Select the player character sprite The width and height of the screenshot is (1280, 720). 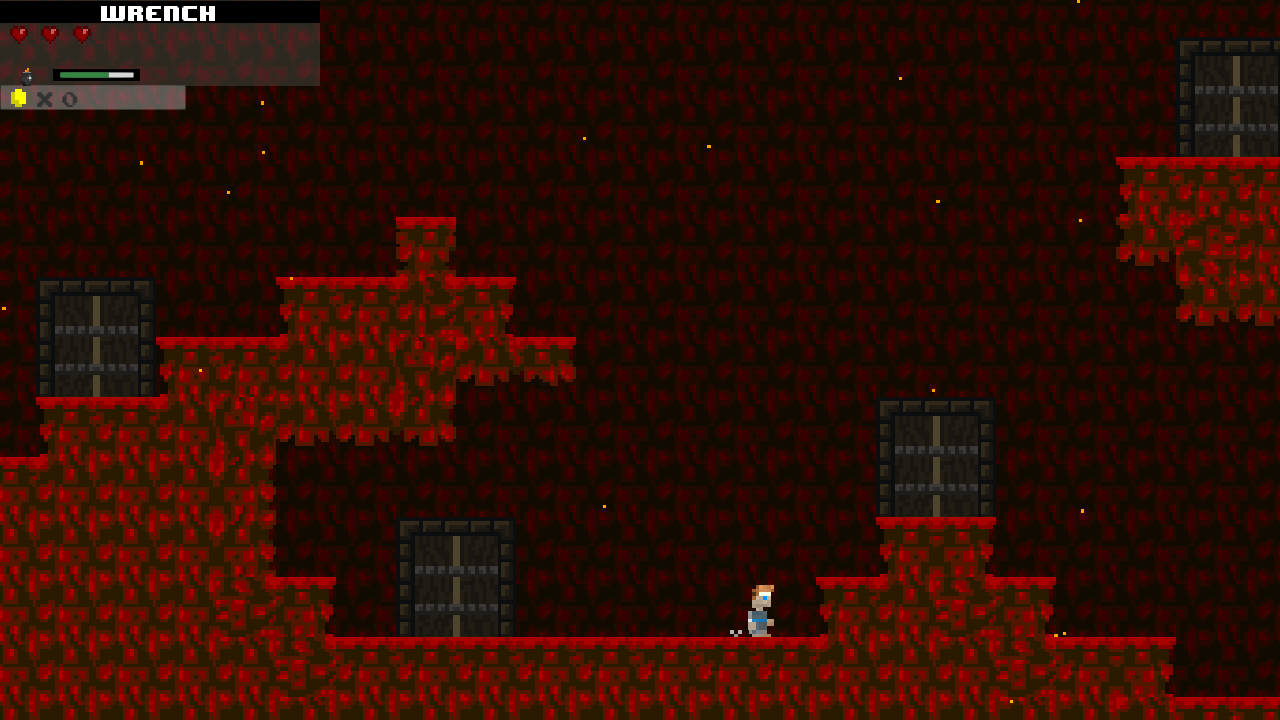[x=760, y=608]
